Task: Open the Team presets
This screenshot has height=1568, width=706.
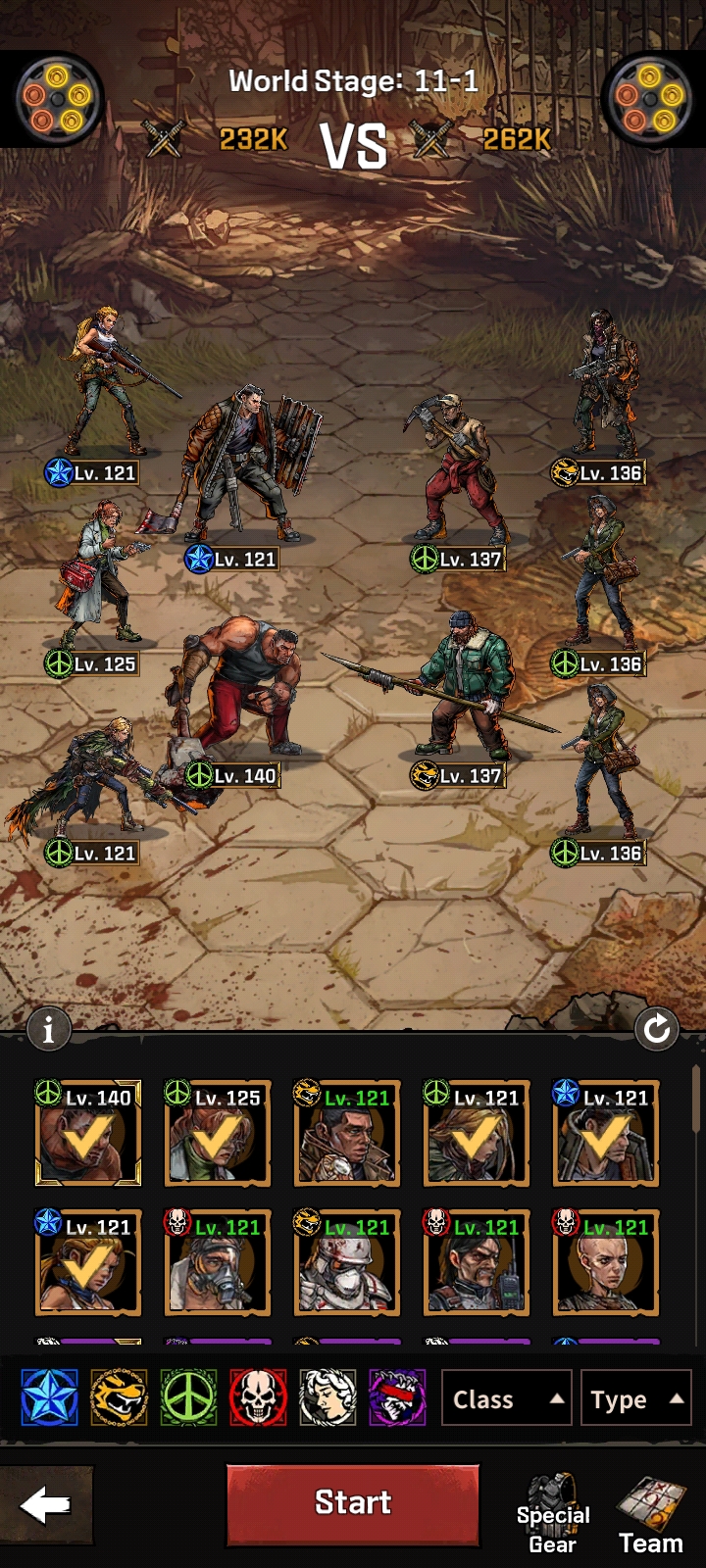Action: point(650,1514)
